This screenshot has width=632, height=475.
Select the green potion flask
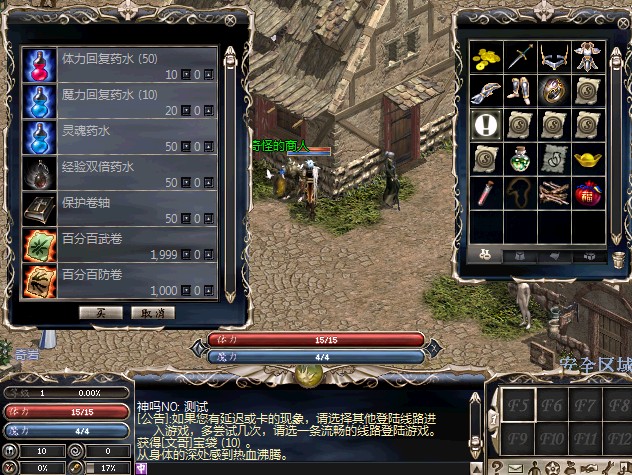pos(519,158)
